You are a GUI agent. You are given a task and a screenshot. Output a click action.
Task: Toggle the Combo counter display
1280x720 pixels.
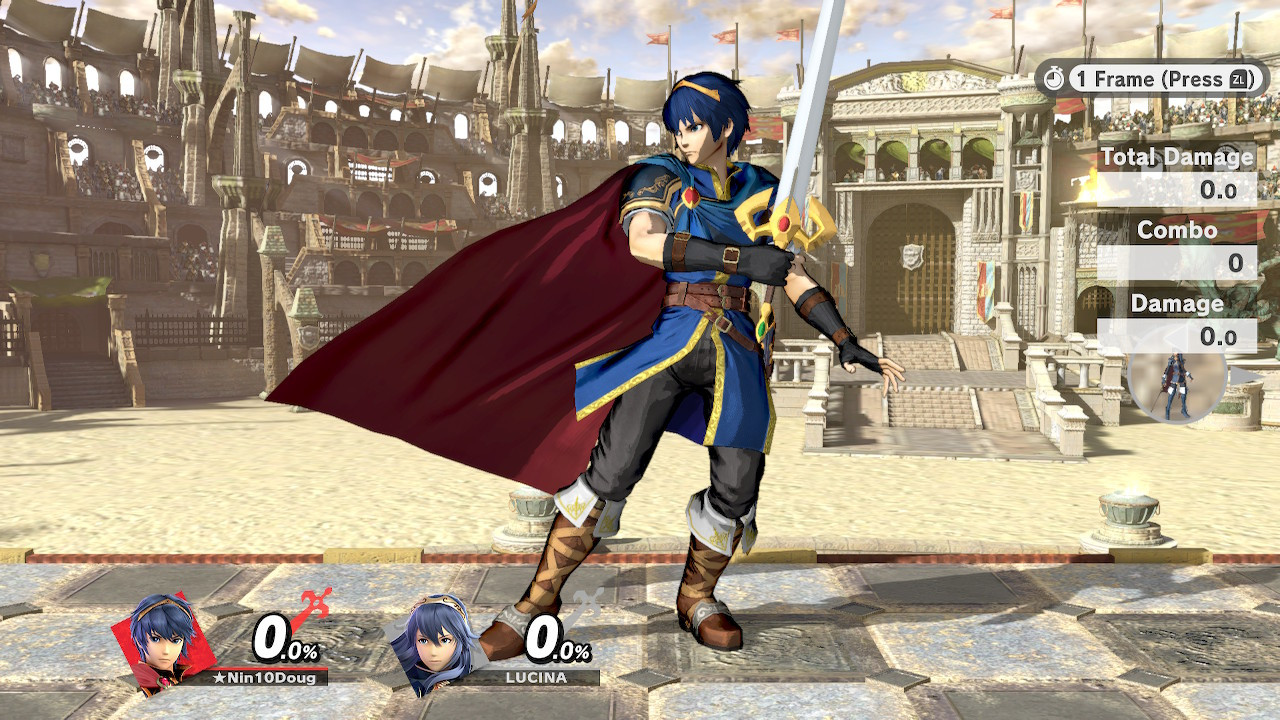pyautogui.click(x=1176, y=230)
